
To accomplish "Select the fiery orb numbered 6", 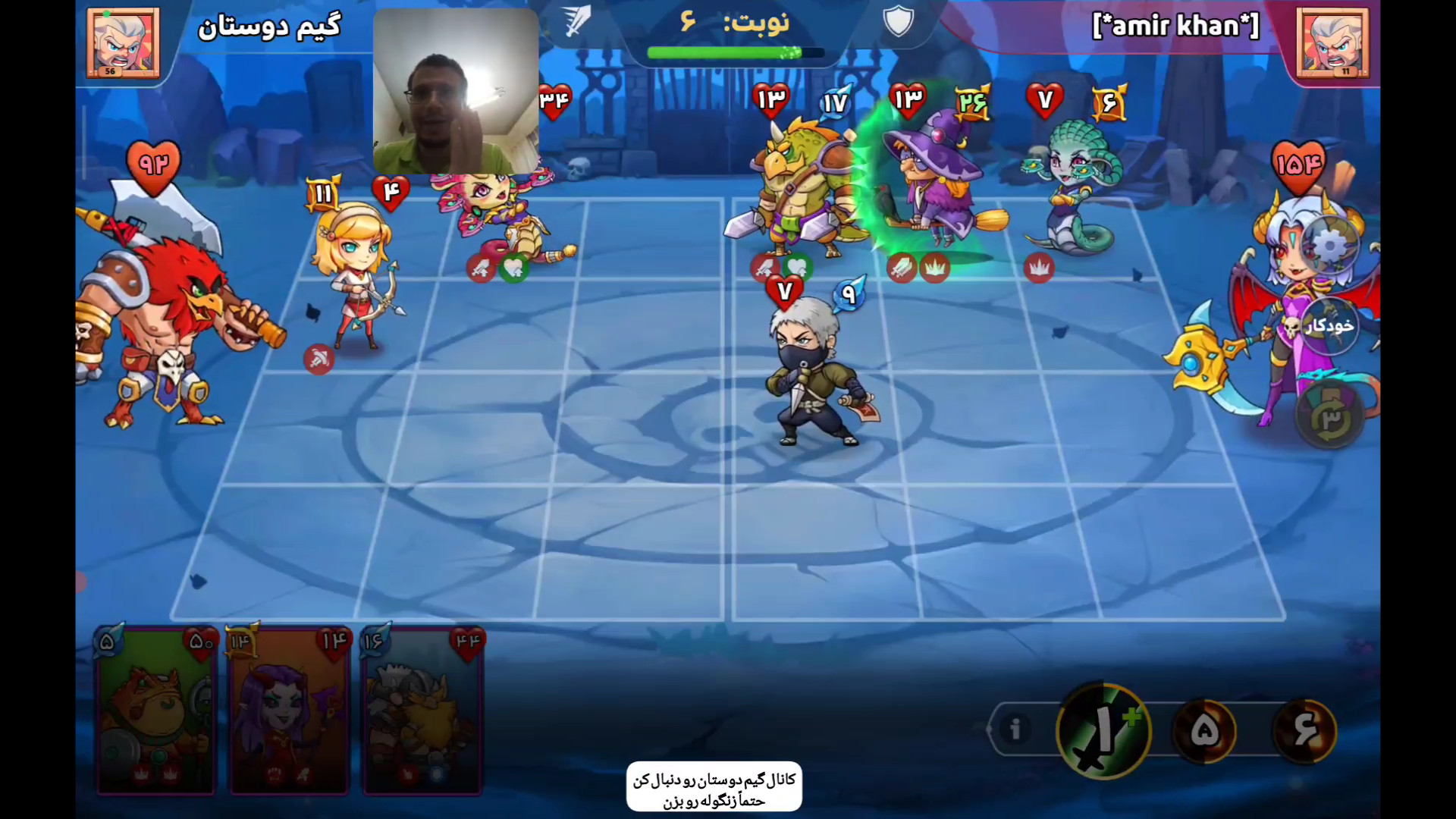I will (1304, 730).
